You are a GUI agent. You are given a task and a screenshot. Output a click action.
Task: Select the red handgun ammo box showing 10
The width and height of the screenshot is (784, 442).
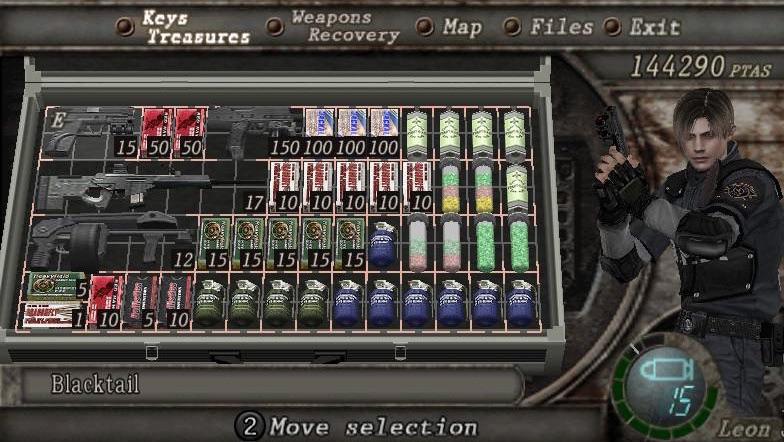pos(106,301)
